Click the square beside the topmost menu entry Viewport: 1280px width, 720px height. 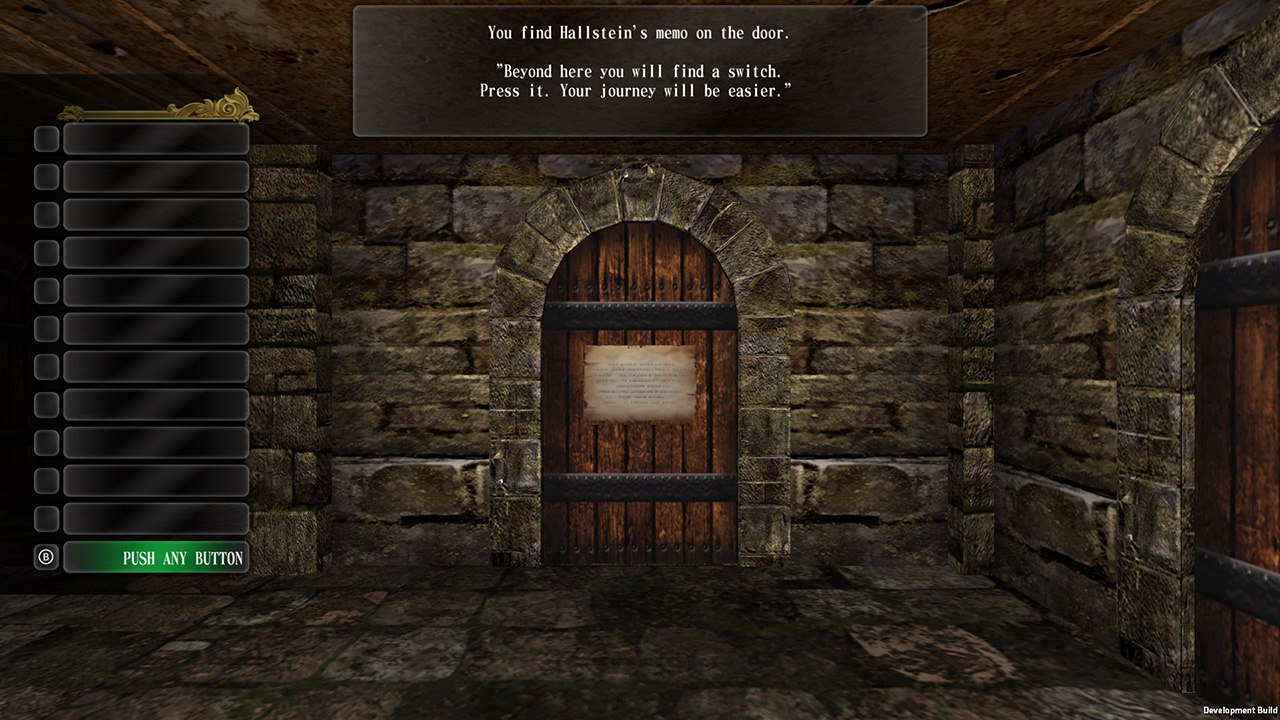[45, 139]
